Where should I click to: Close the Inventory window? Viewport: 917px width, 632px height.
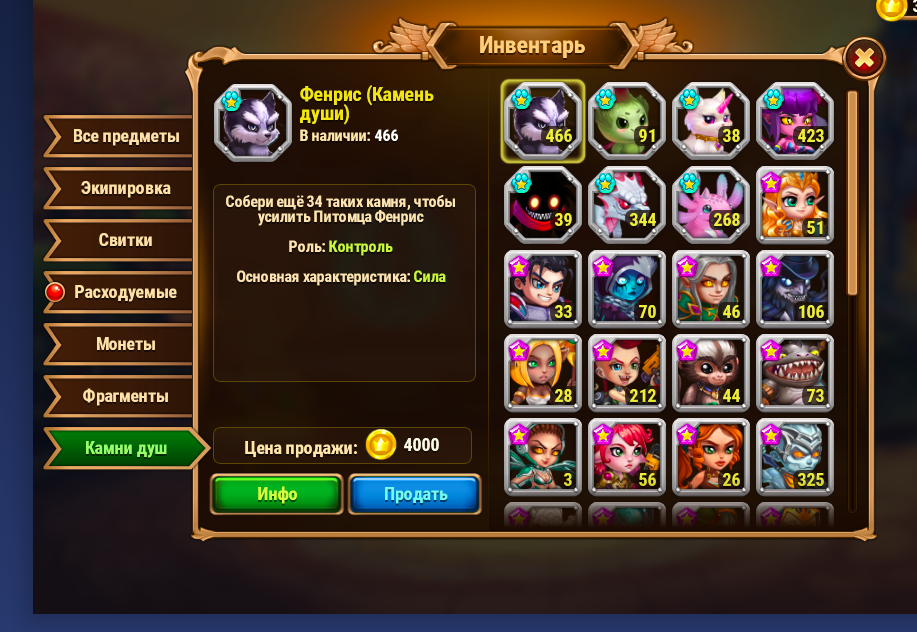(864, 59)
